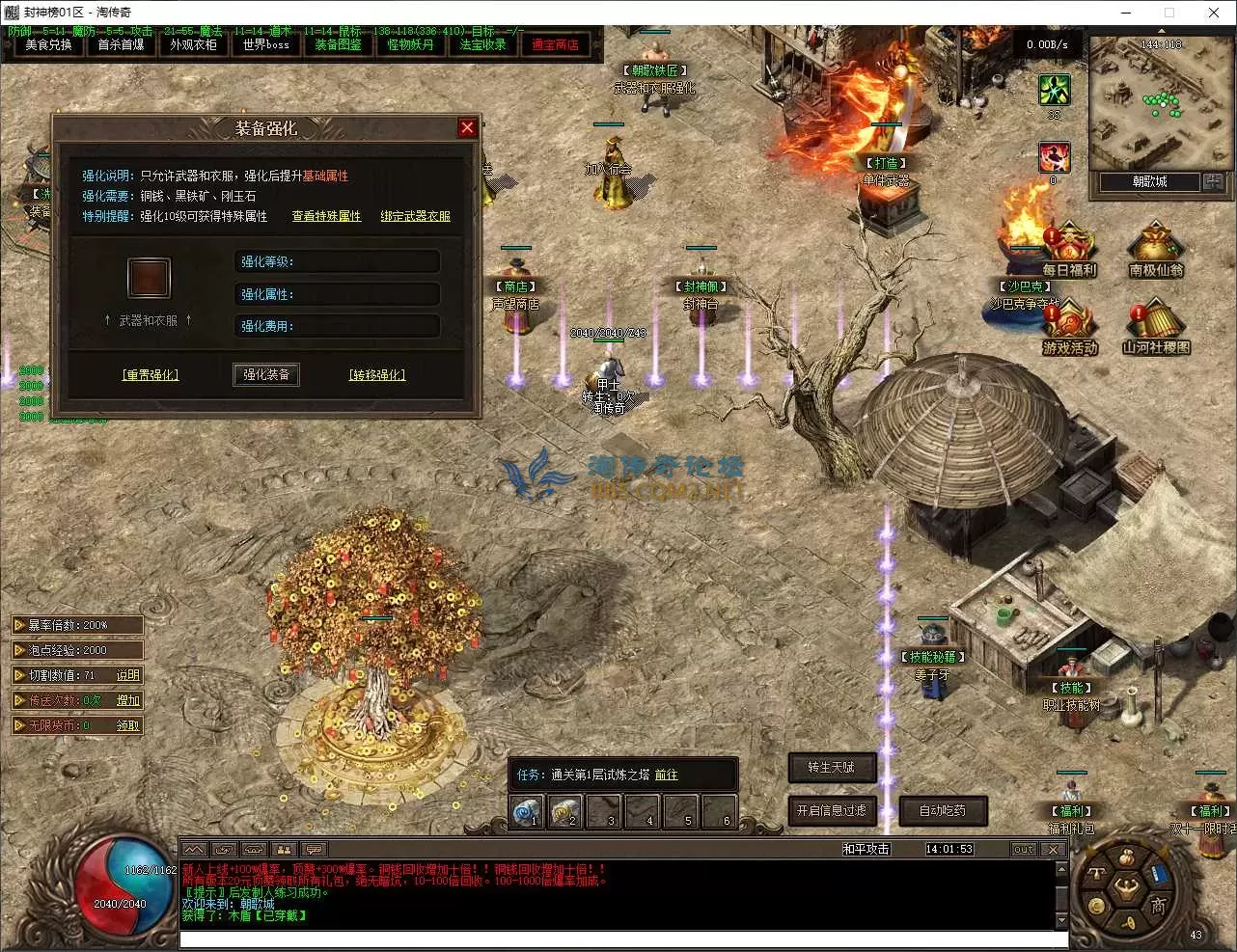Toggle the 自动吃药 auto-potion option
The height and width of the screenshot is (952, 1237).
941,811
